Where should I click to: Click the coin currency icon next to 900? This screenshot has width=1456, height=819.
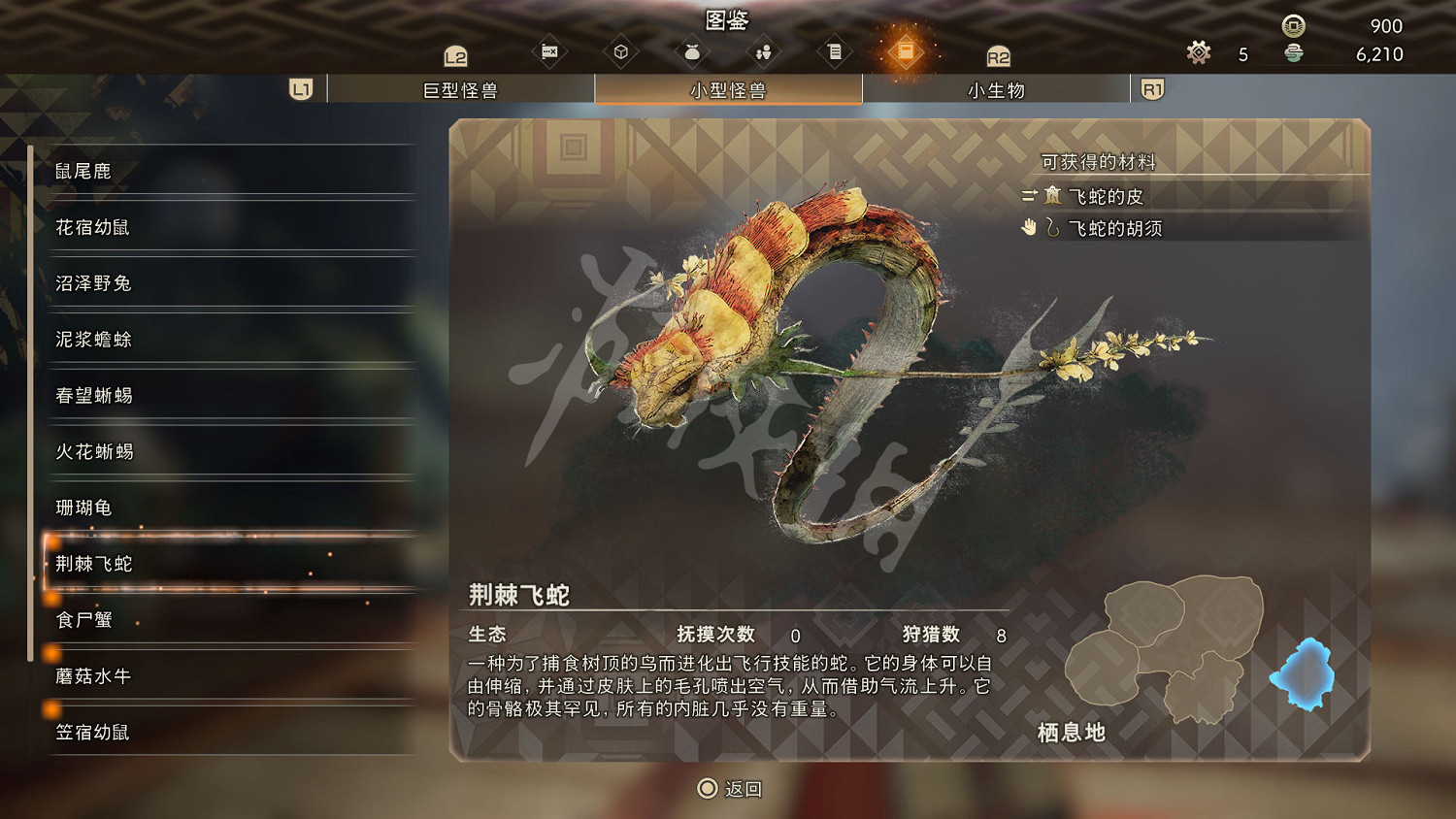(1292, 27)
